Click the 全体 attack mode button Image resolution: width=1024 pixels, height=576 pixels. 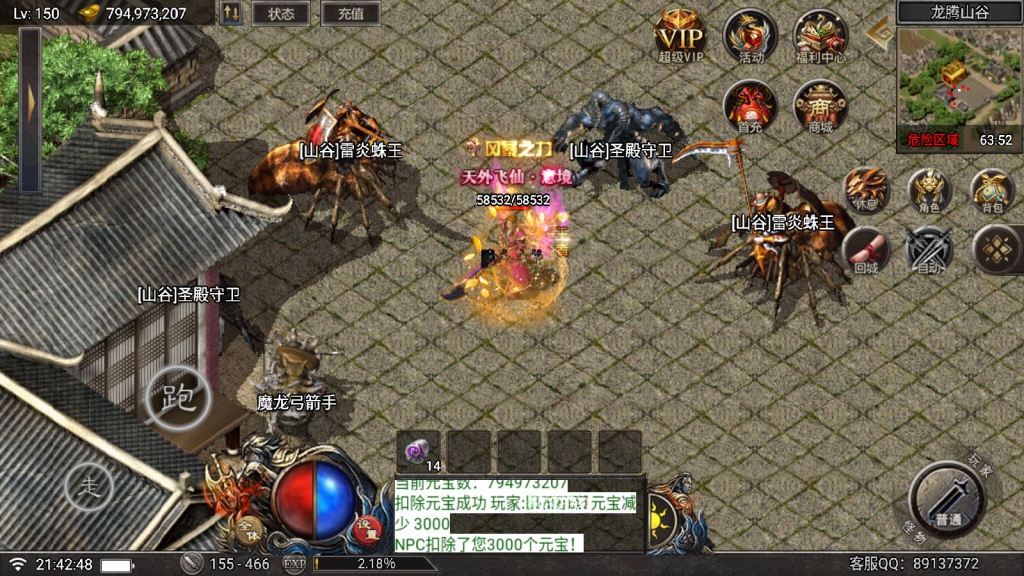247,528
